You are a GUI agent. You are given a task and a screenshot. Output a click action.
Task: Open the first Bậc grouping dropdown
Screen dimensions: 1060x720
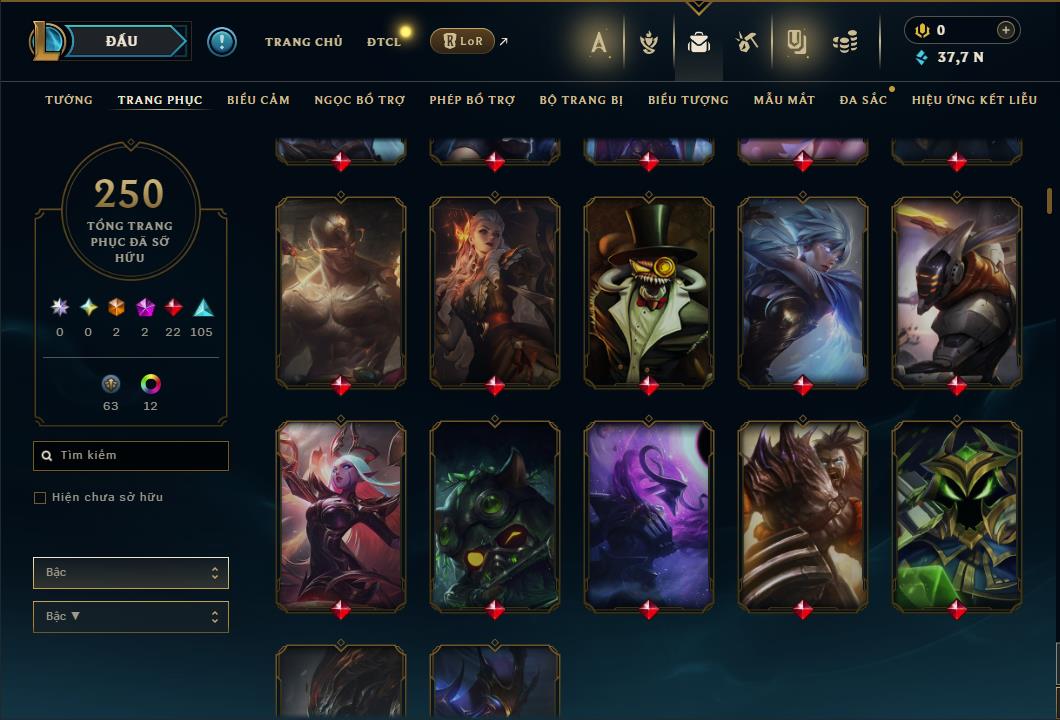131,573
